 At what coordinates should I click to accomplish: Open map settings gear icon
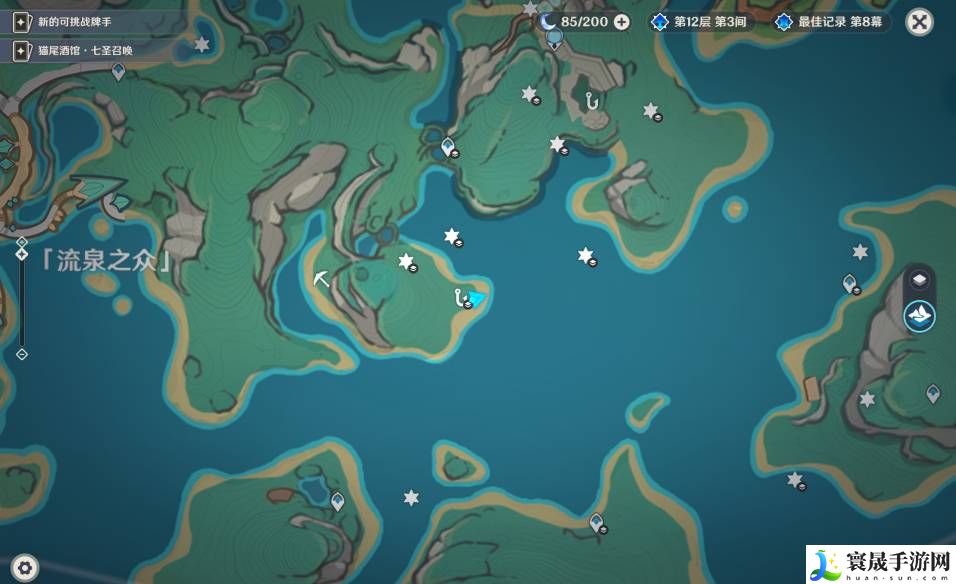click(24, 567)
